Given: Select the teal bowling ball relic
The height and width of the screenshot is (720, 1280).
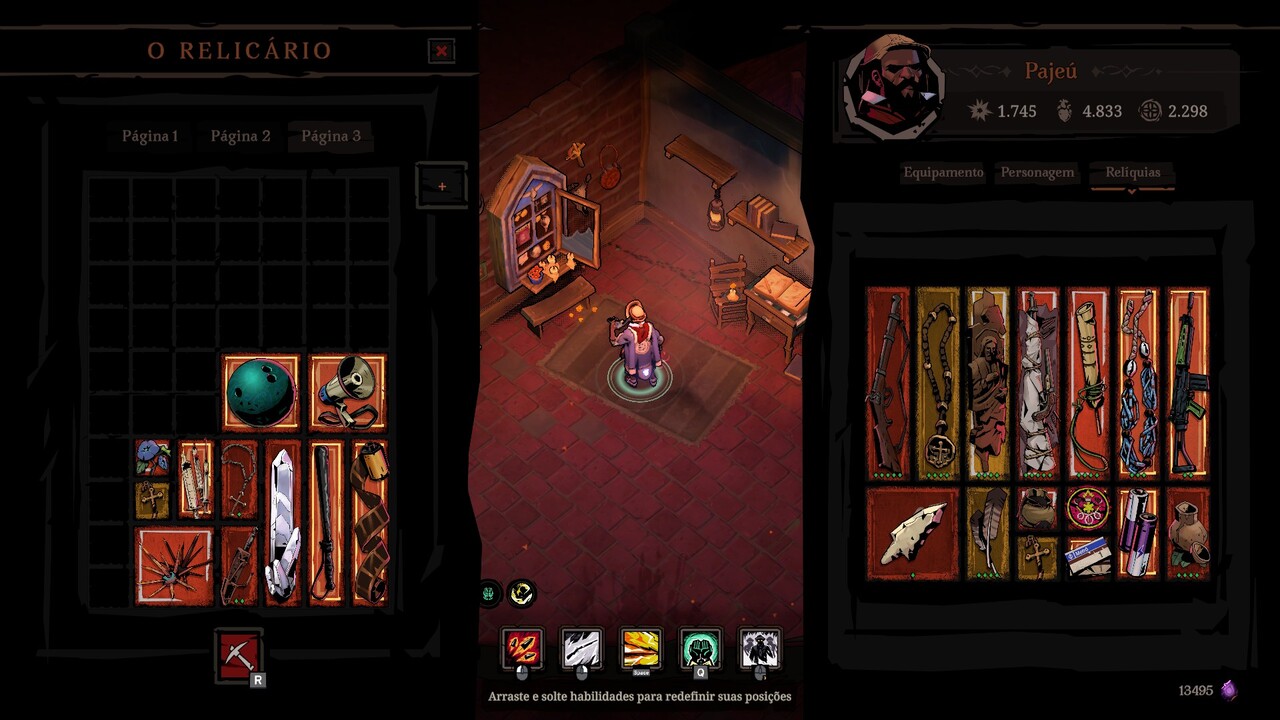Looking at the screenshot, I should point(261,393).
